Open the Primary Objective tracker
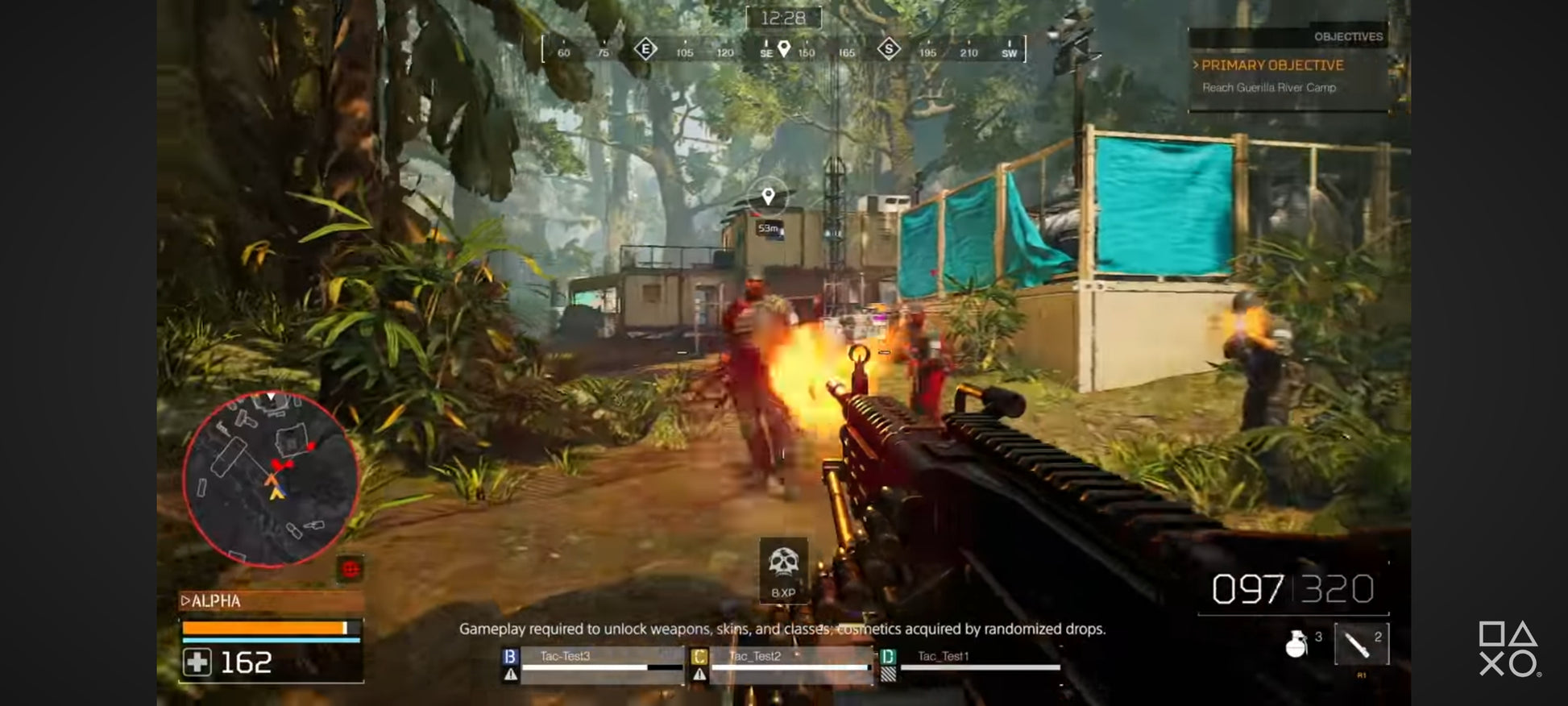Image resolution: width=1568 pixels, height=706 pixels. click(x=1272, y=65)
